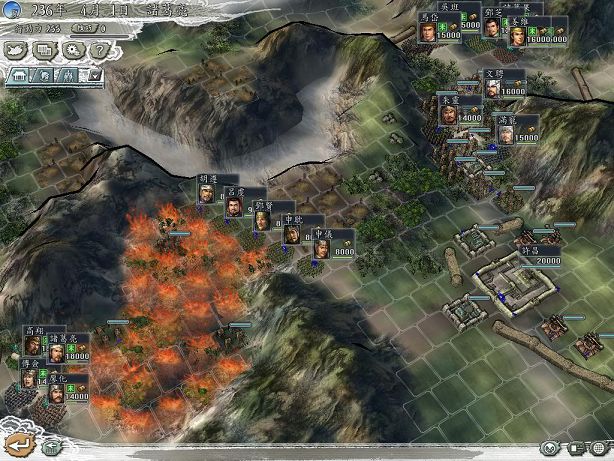Viewport: 614px width, 461px height.
Task: Select the city building tab
Action: (x=17, y=75)
